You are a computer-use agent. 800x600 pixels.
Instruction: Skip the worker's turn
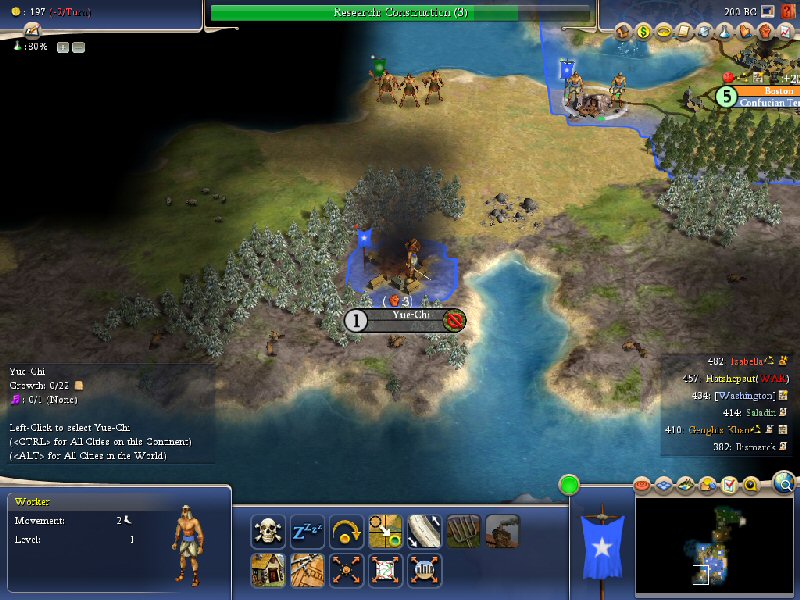345,530
